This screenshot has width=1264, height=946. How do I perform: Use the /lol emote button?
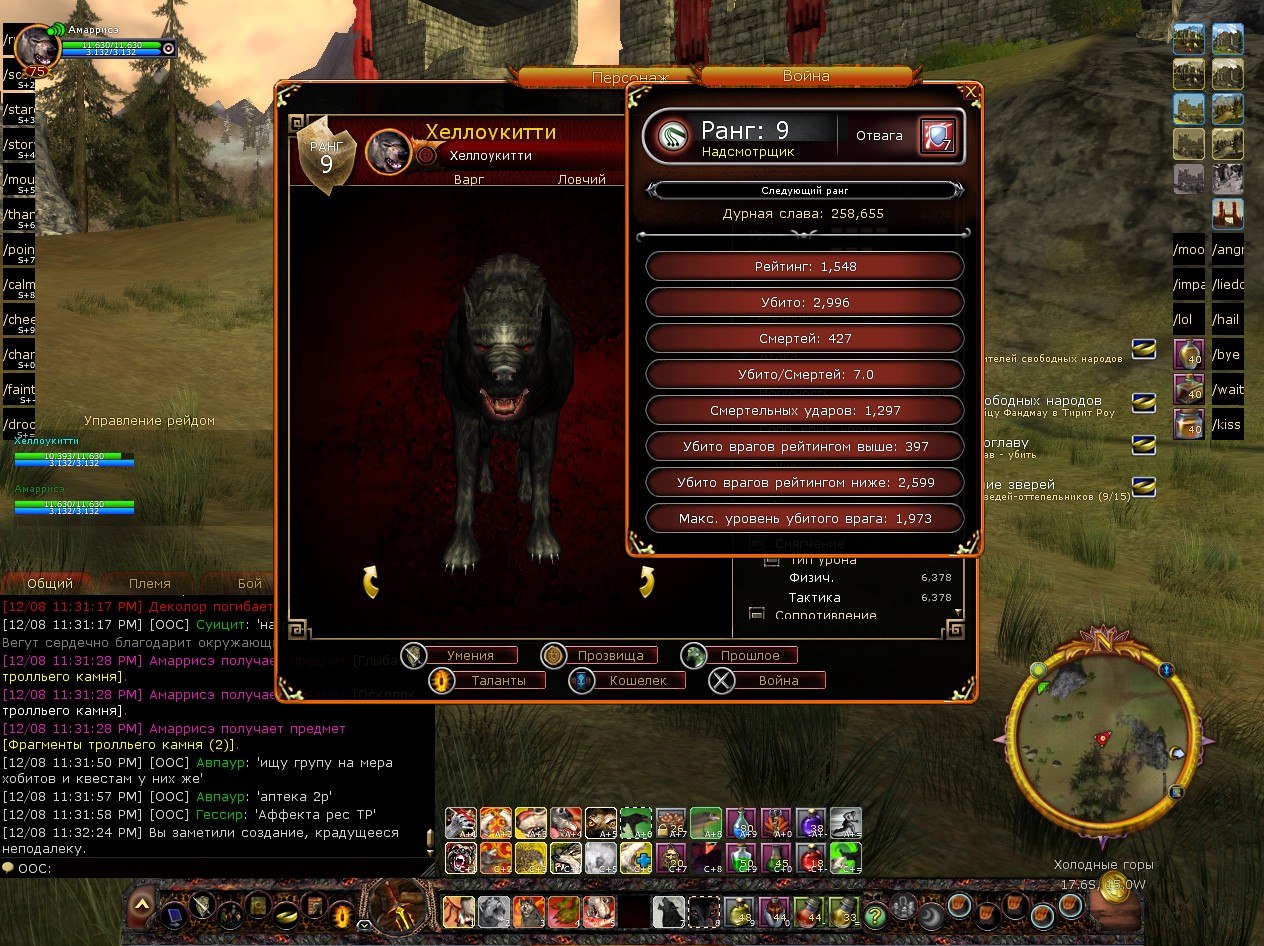[1187, 320]
